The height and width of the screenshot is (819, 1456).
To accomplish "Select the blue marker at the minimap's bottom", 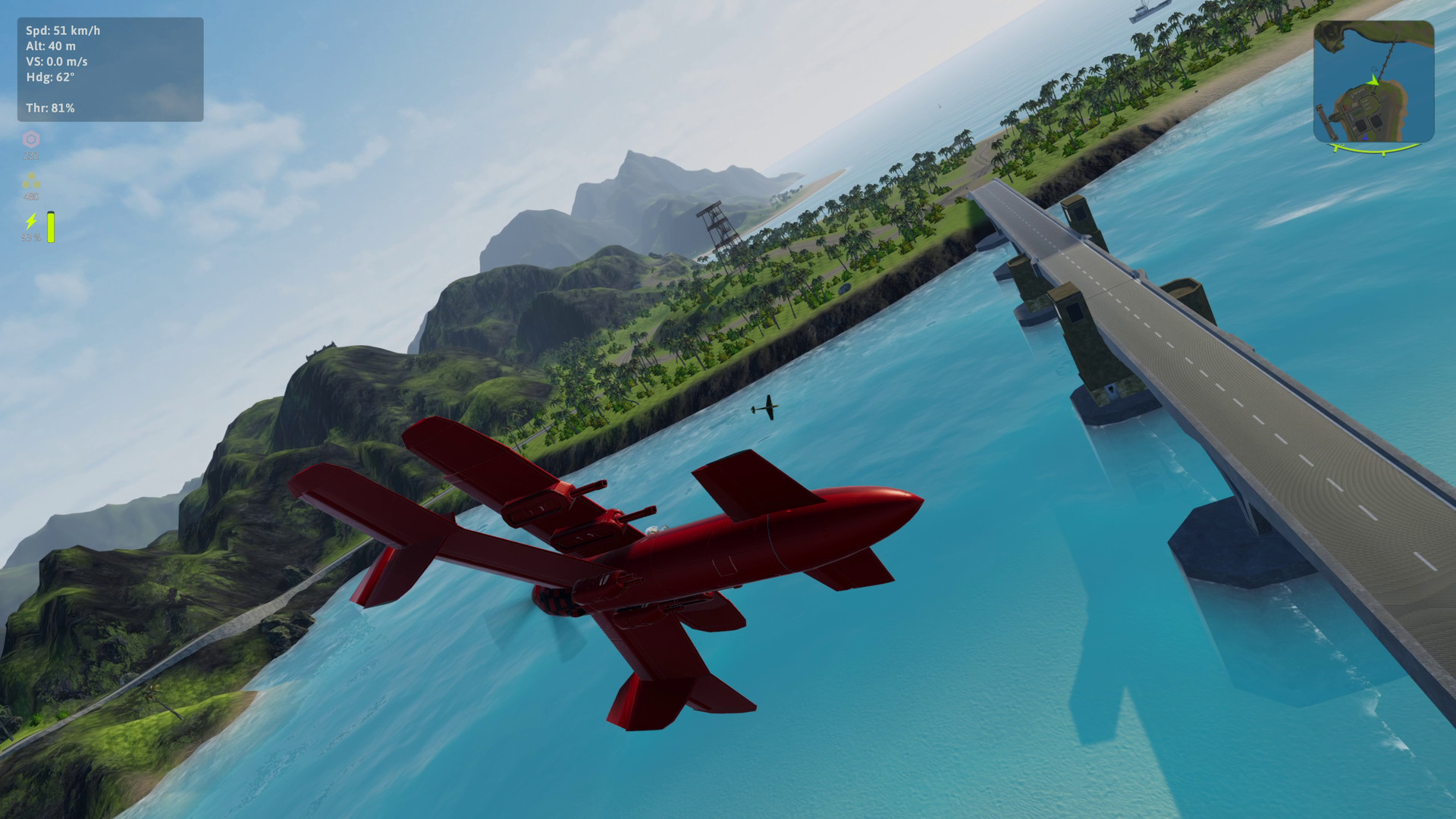I will [x=1366, y=136].
